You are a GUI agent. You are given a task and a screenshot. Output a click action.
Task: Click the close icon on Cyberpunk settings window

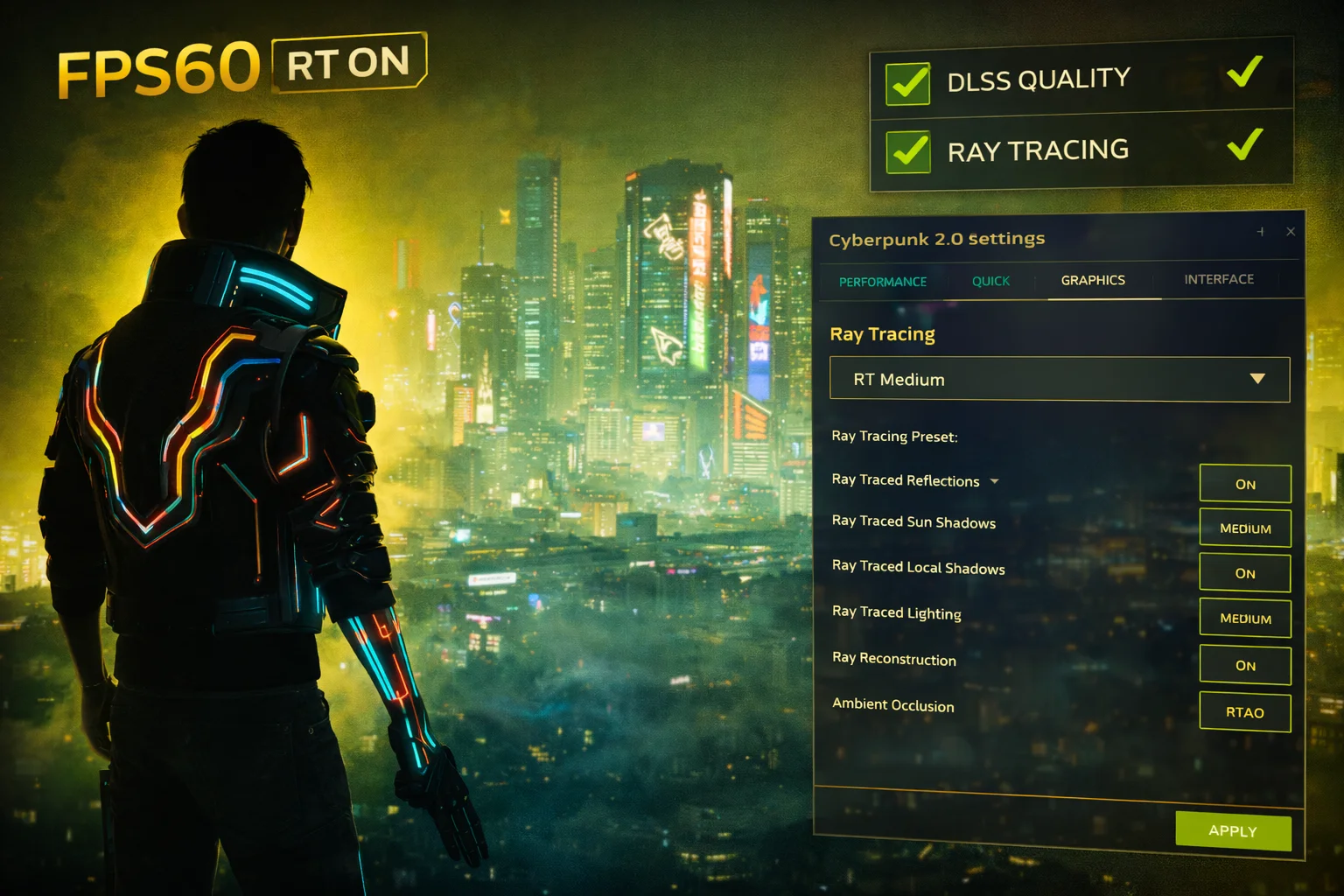1291,231
